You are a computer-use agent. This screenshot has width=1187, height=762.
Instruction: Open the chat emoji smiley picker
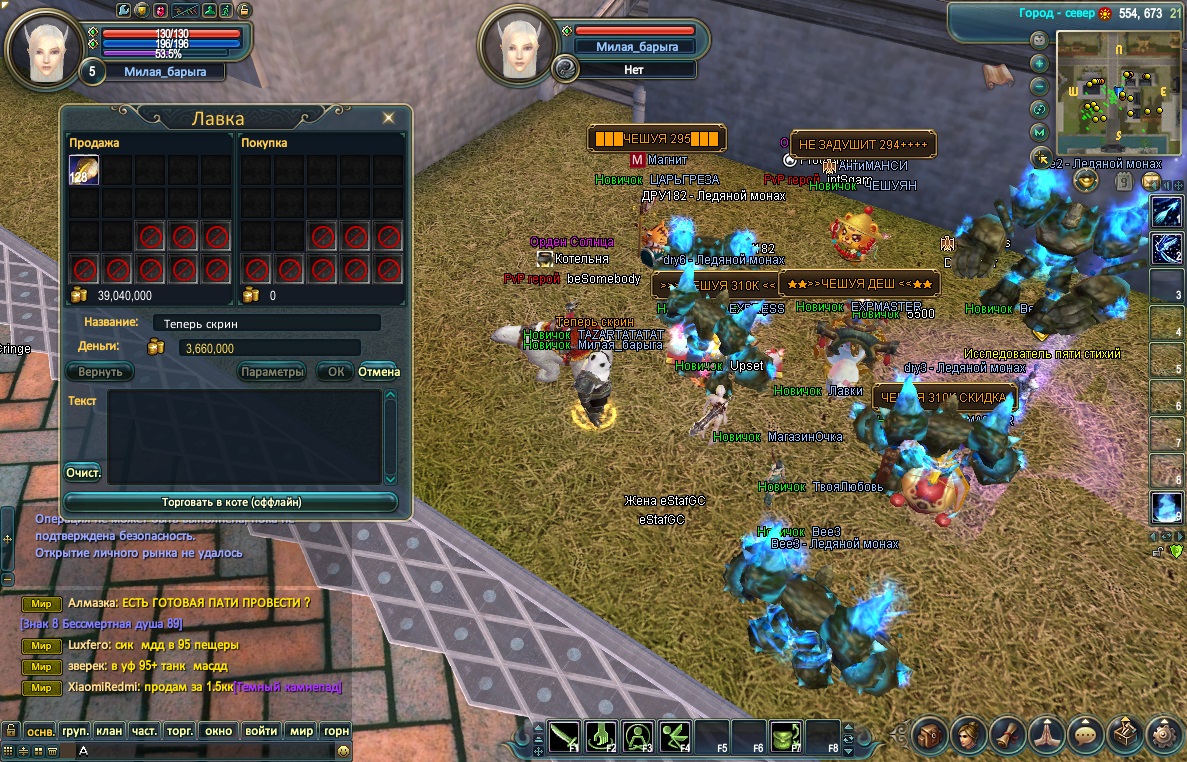343,750
